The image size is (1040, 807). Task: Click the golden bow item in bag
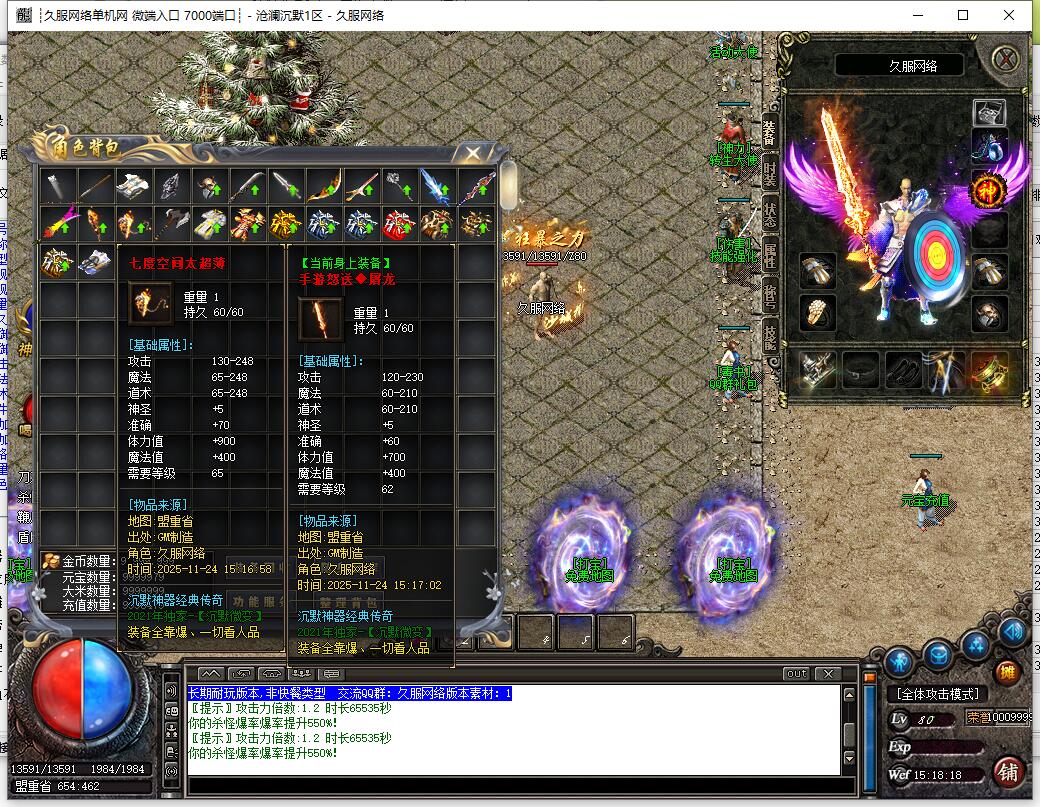click(324, 185)
